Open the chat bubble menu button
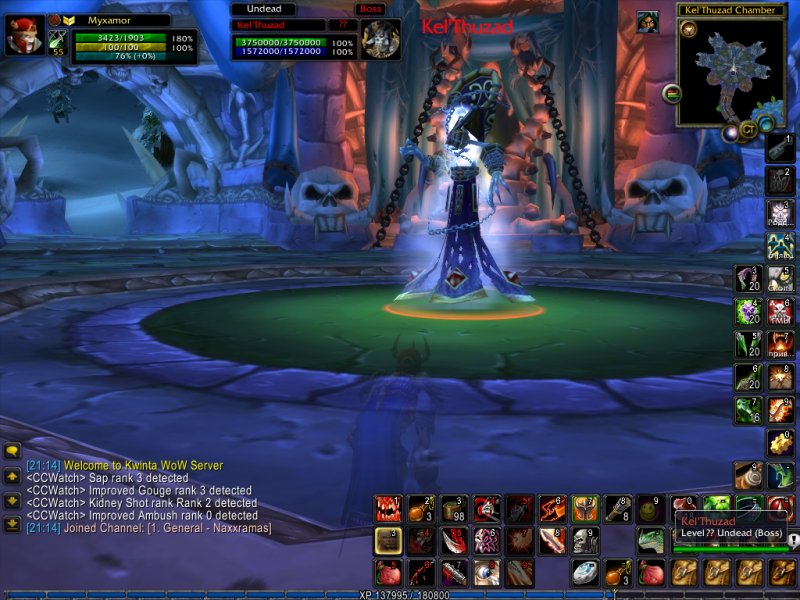800x600 pixels. [x=12, y=452]
